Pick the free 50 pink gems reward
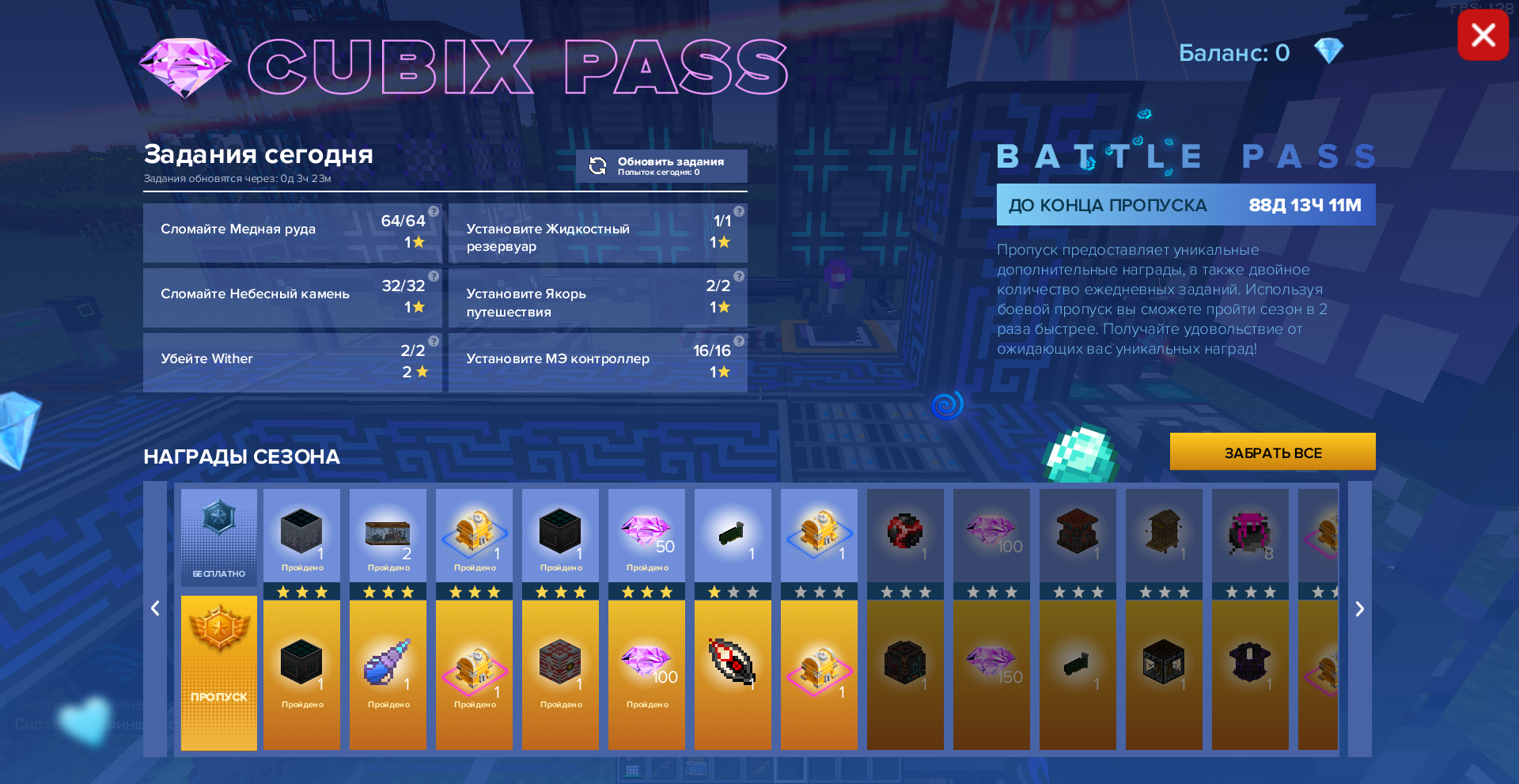 (x=646, y=535)
